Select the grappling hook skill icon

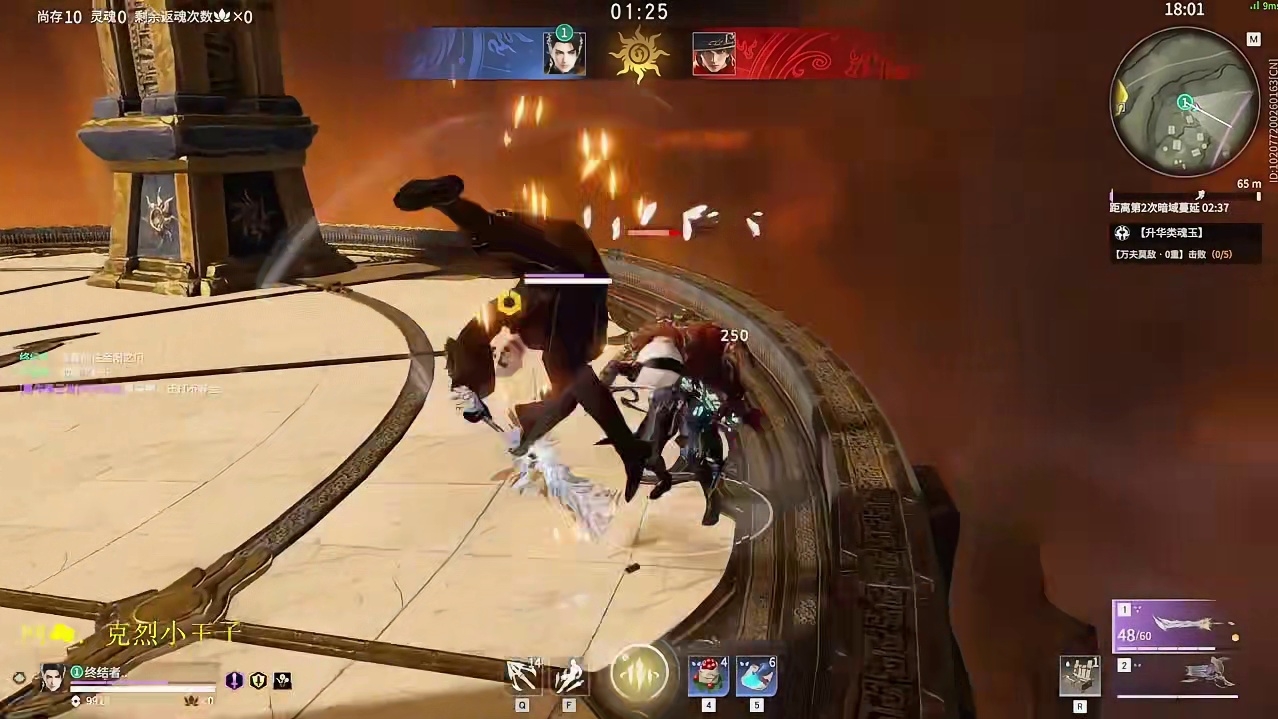pyautogui.click(x=523, y=677)
